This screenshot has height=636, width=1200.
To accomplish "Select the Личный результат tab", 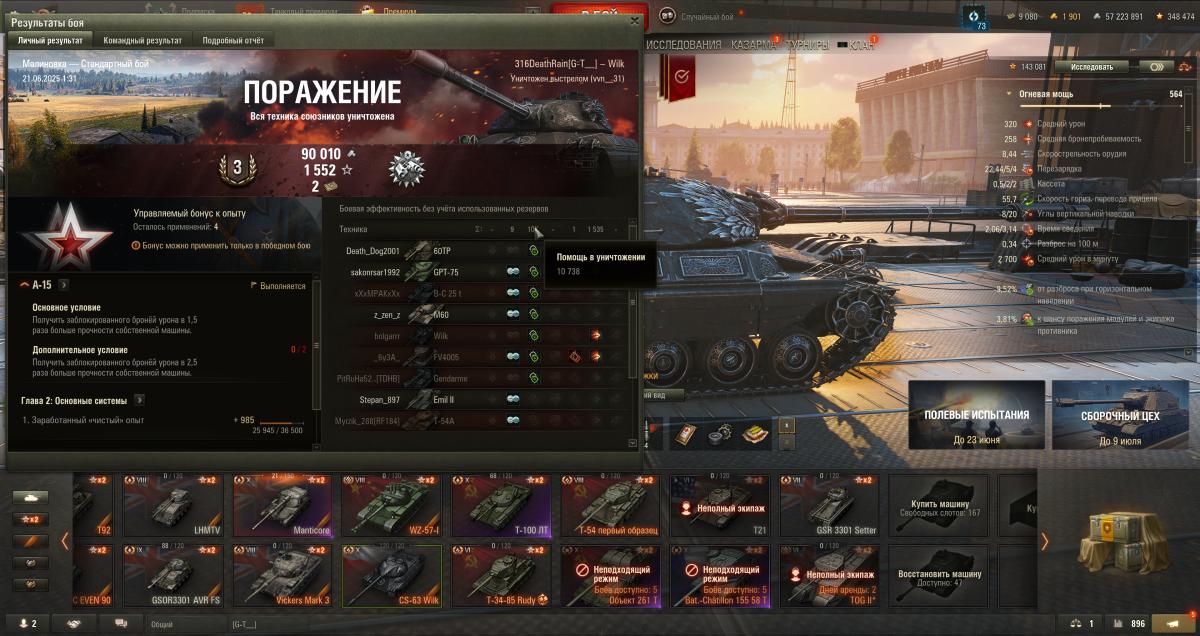I will [49, 40].
